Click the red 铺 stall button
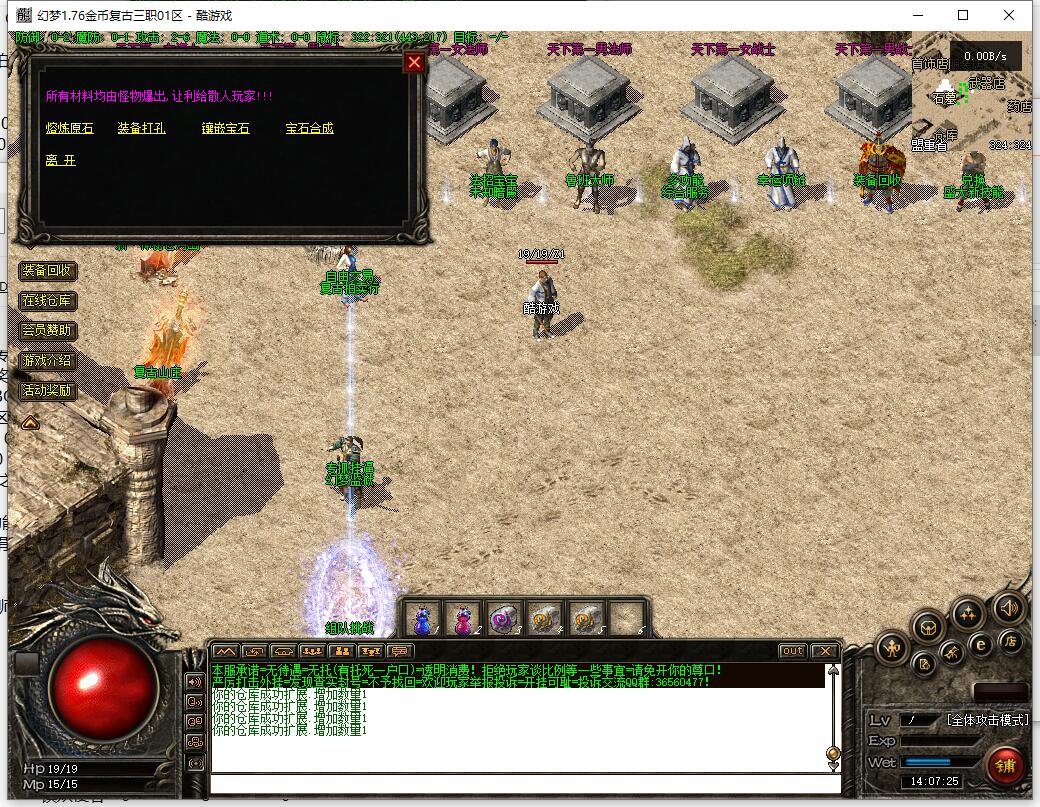The image size is (1040, 807). click(x=1005, y=766)
